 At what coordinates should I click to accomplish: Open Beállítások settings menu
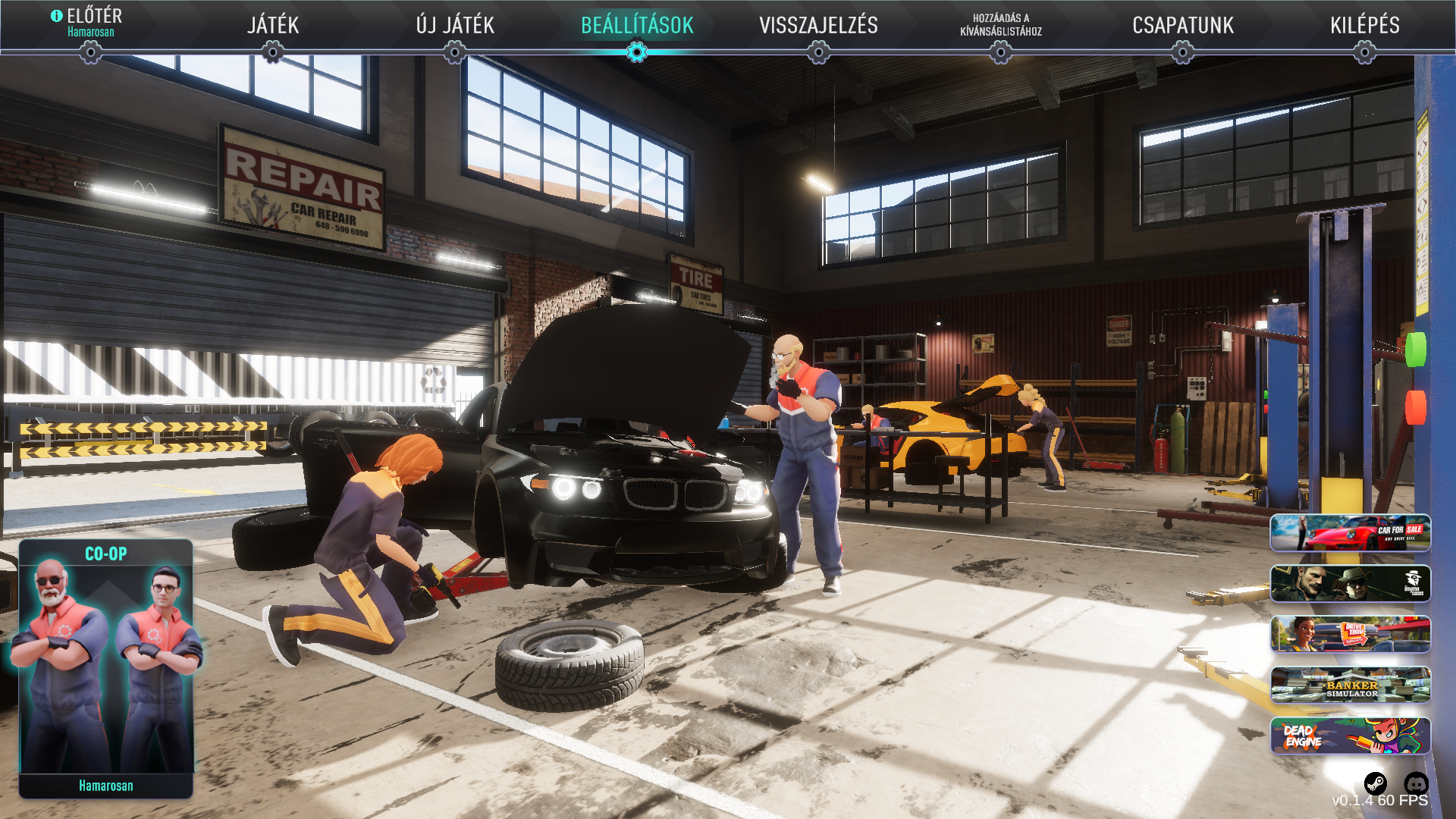point(637,25)
